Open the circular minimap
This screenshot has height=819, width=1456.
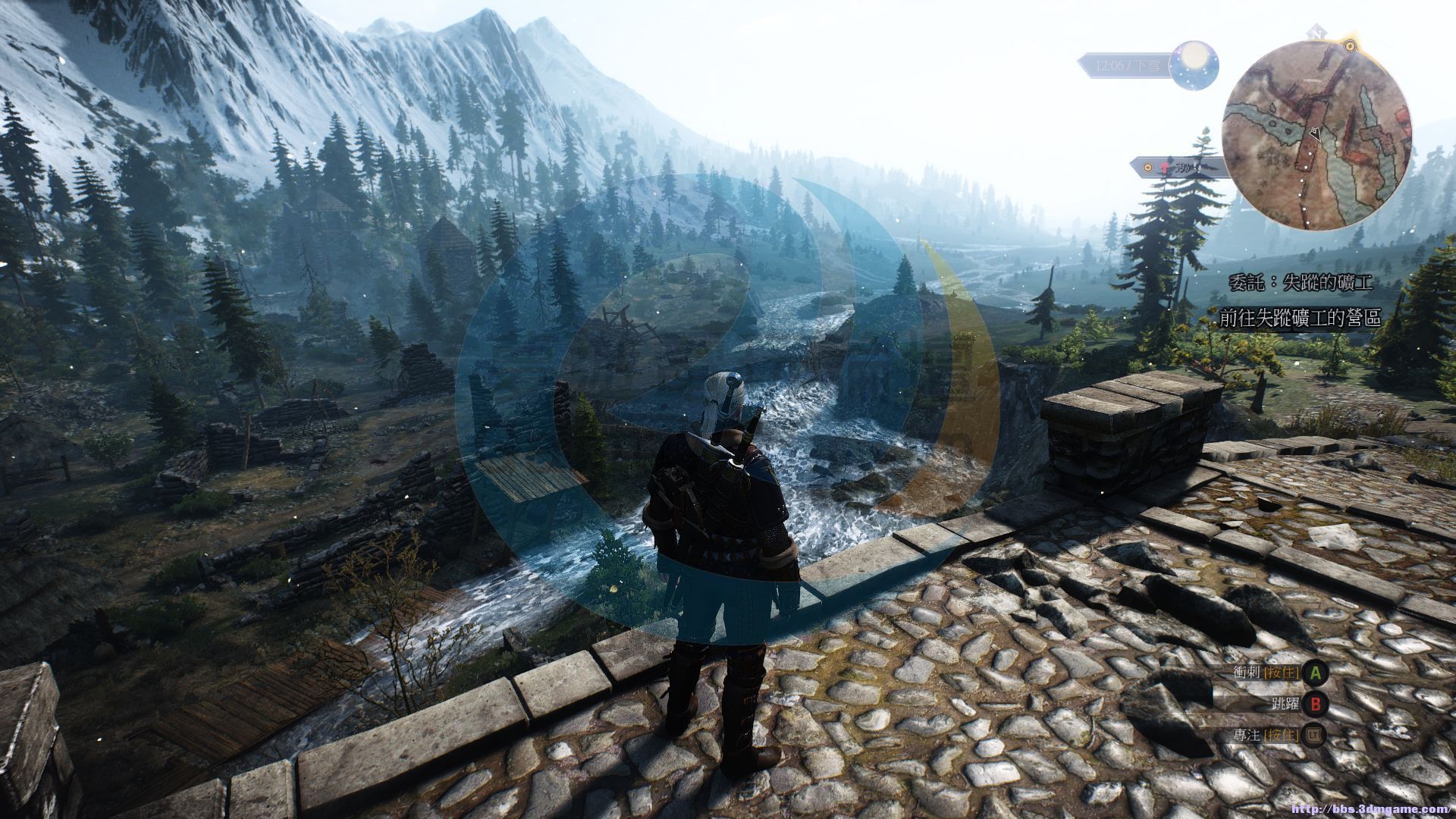pos(1317,134)
